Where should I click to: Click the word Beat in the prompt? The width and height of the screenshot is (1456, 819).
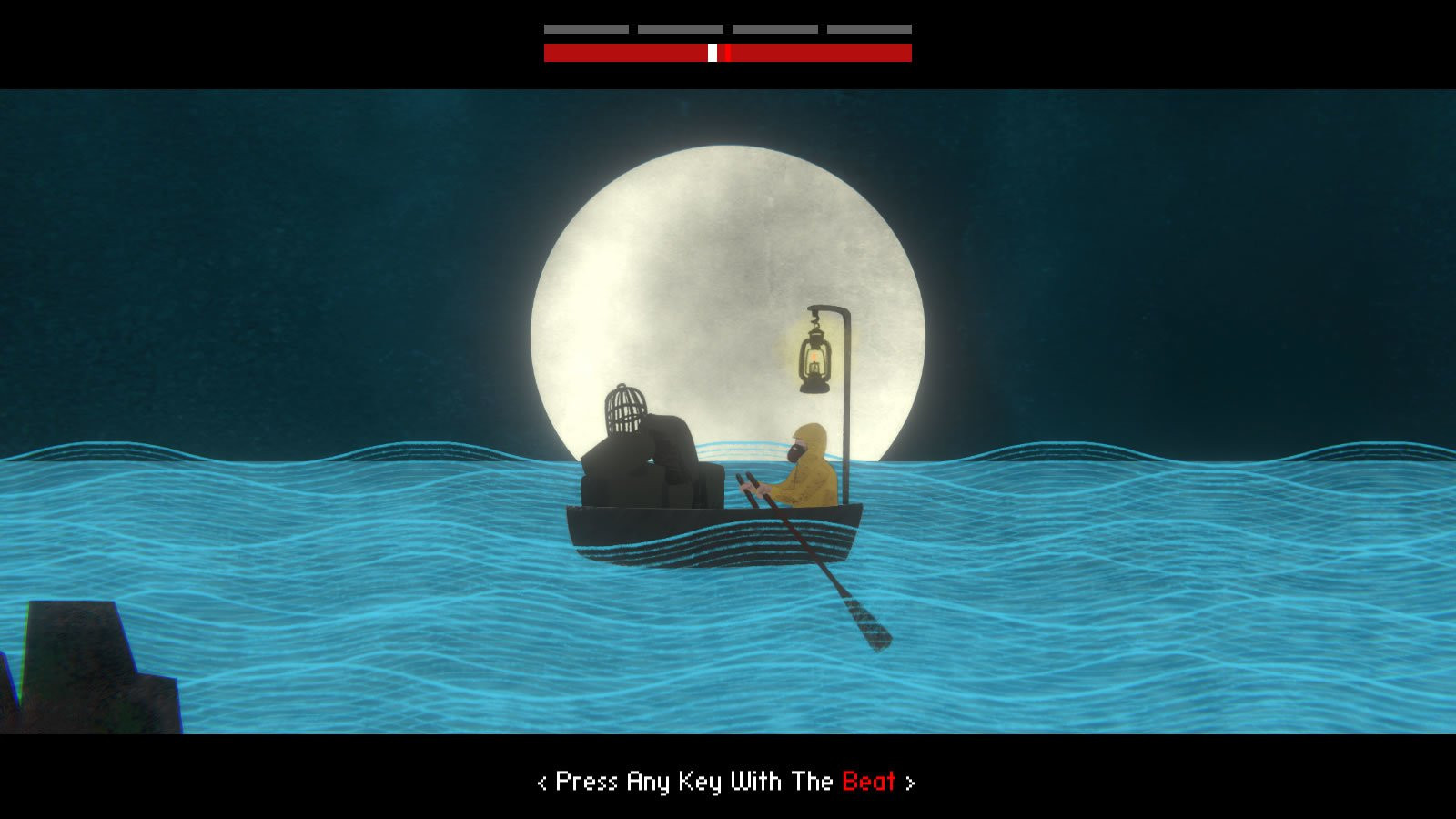point(869,781)
